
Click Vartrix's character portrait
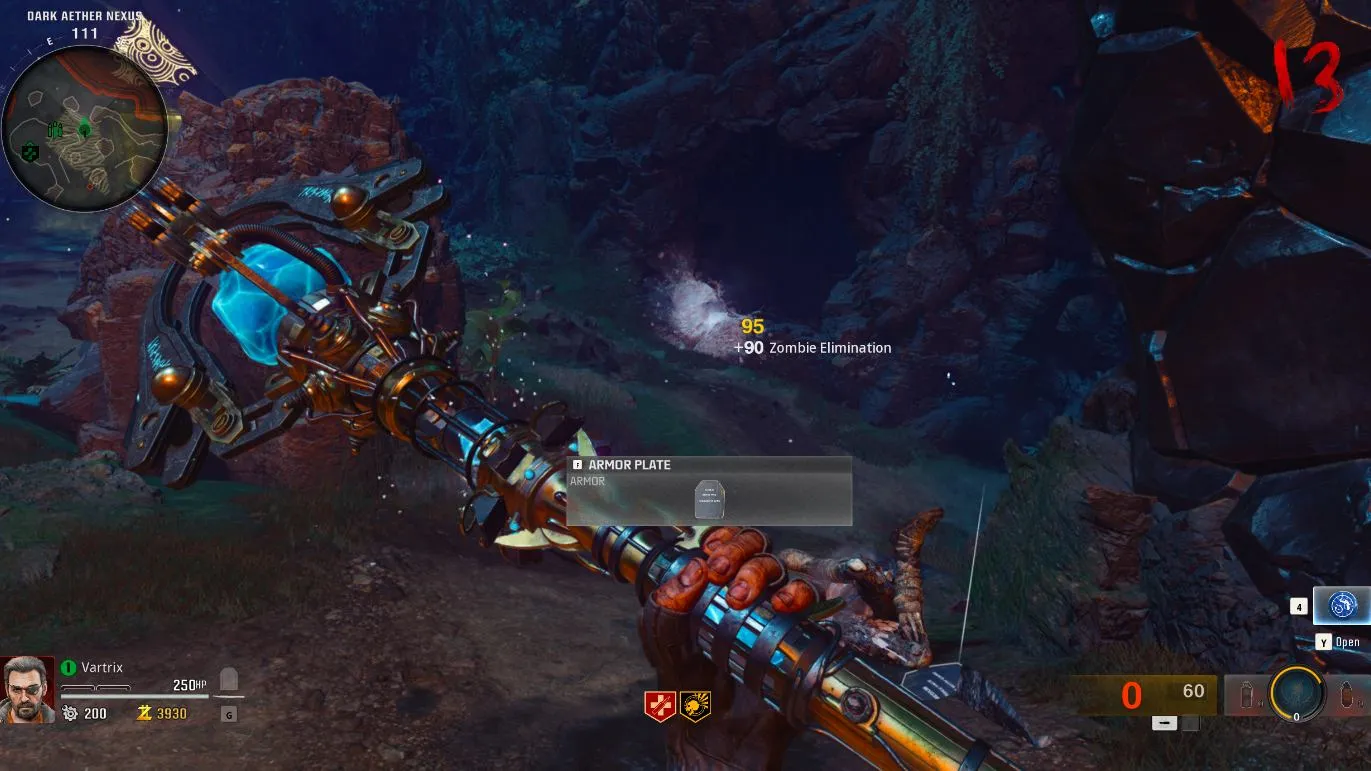tap(27, 689)
